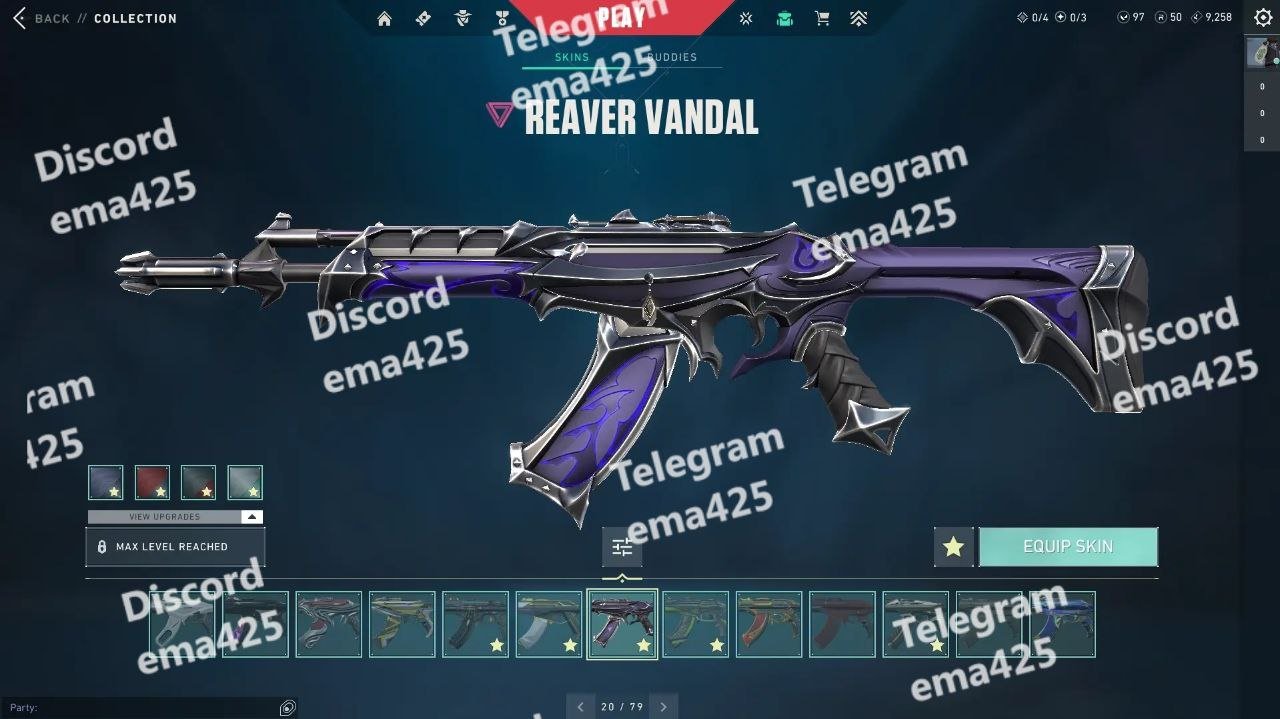Screen dimensions: 1280x719
Task: Select the Skins tab
Action: [x=572, y=57]
